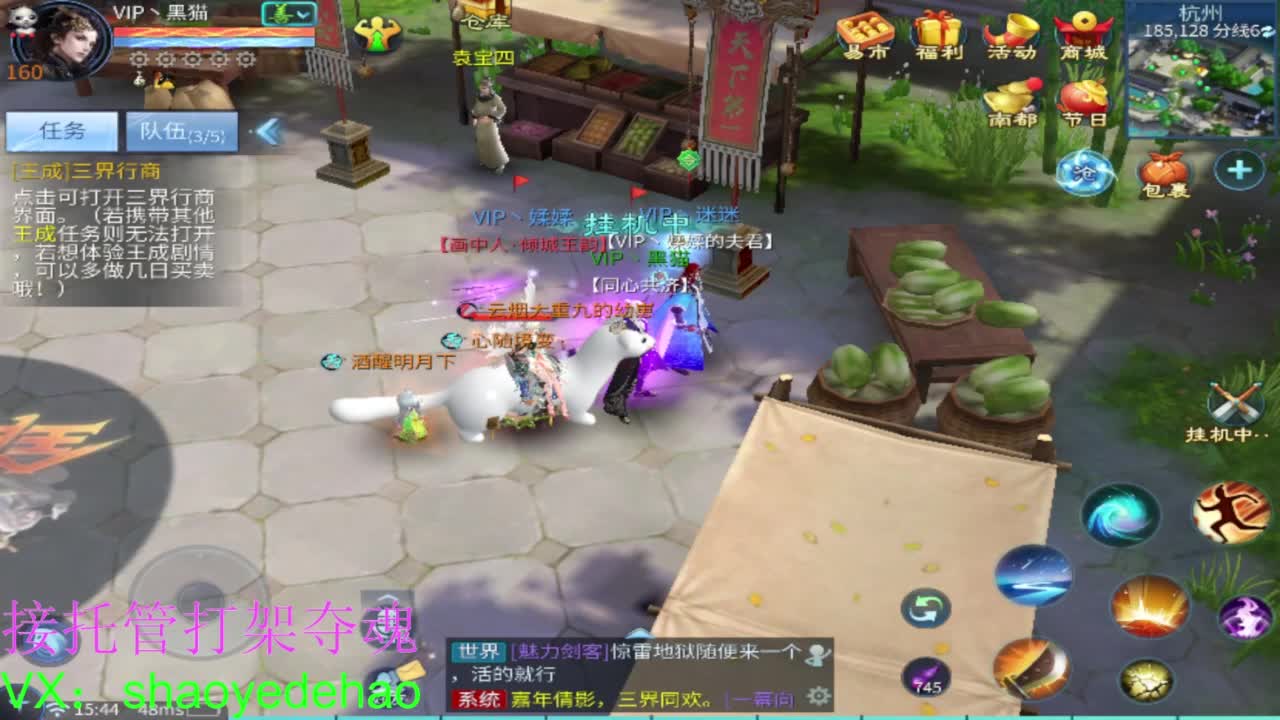
Task: Expand the 善 alignment dropdown arrow
Action: tap(301, 15)
